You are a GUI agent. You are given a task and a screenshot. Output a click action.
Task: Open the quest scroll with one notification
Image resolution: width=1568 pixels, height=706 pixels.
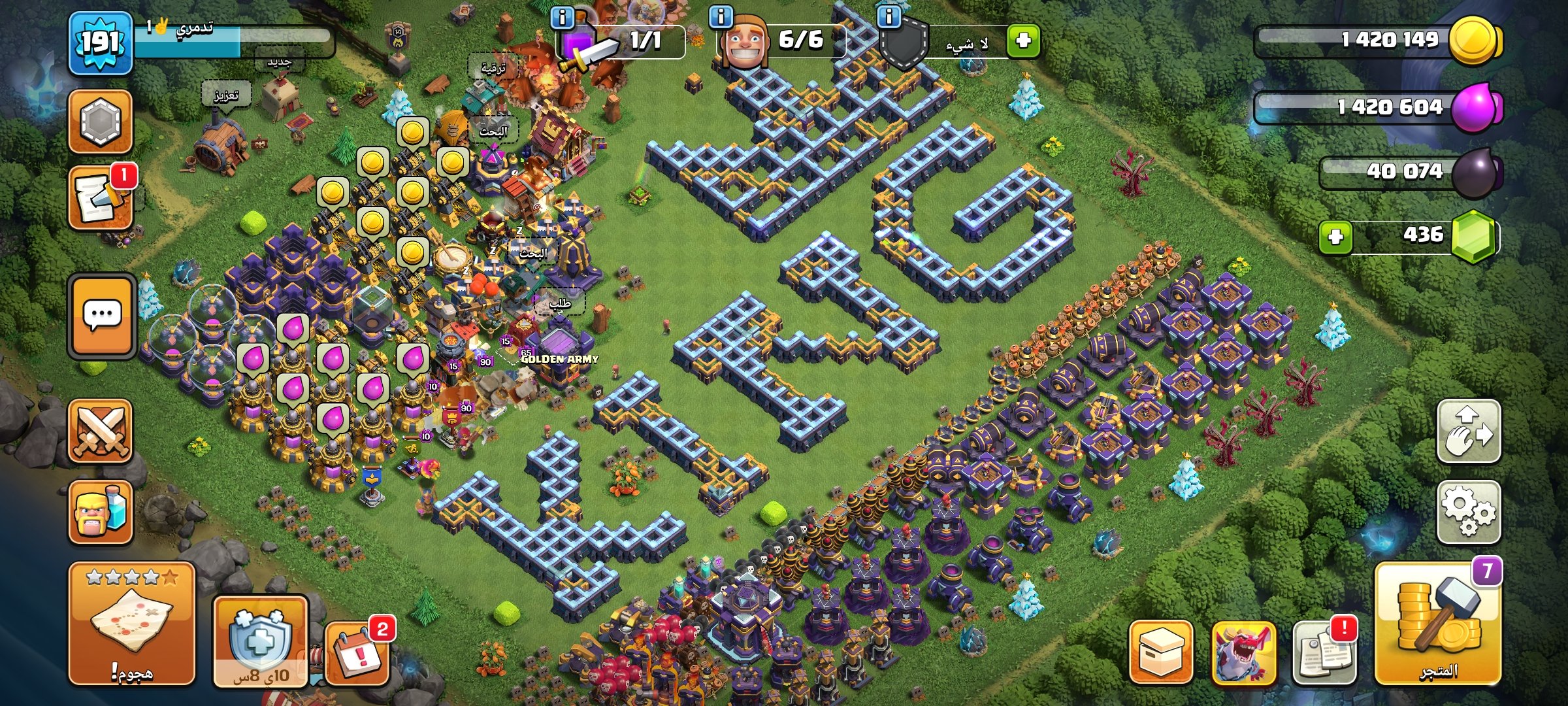pyautogui.click(x=100, y=197)
